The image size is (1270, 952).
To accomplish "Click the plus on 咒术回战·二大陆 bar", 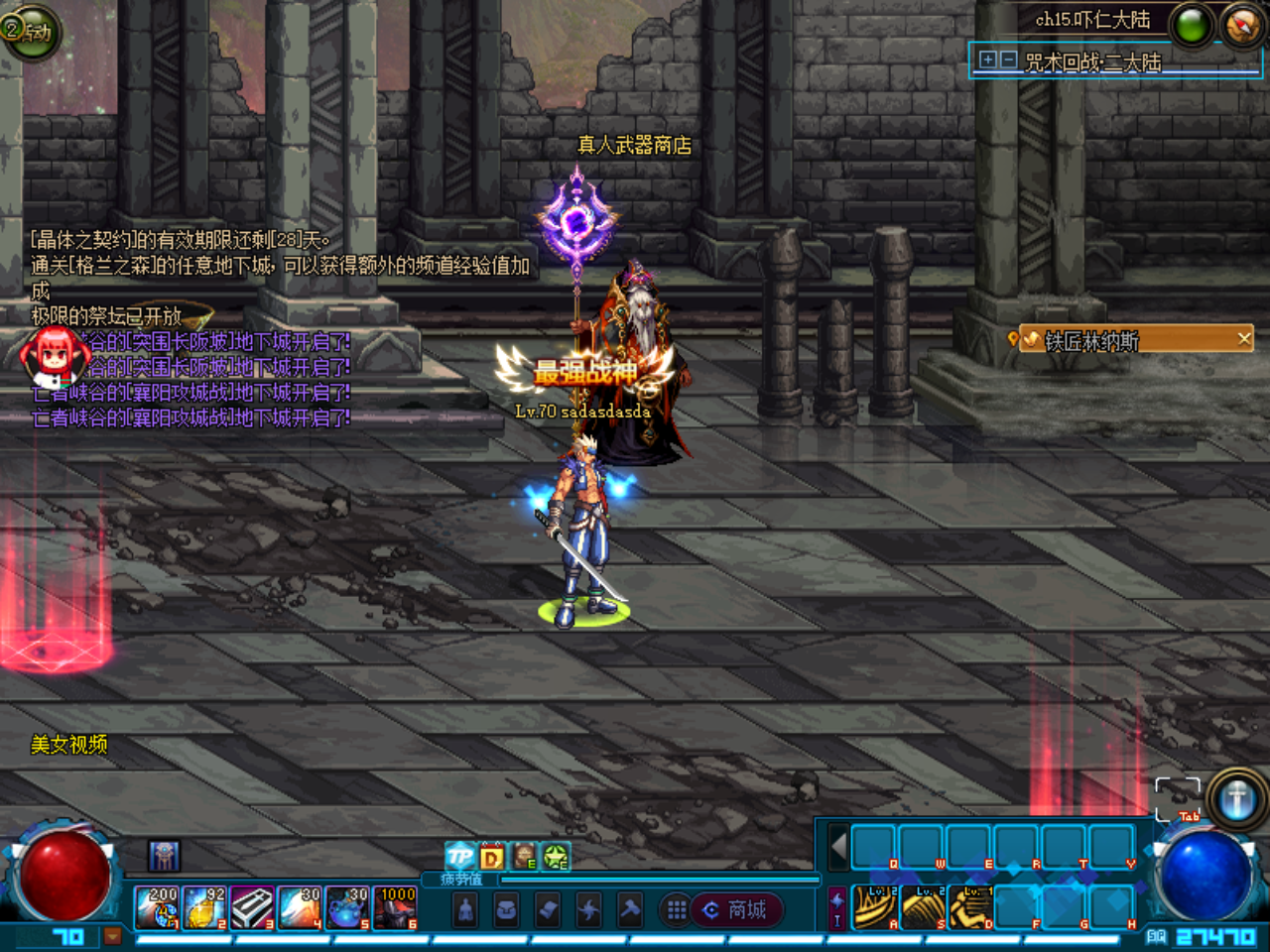I will (987, 59).
